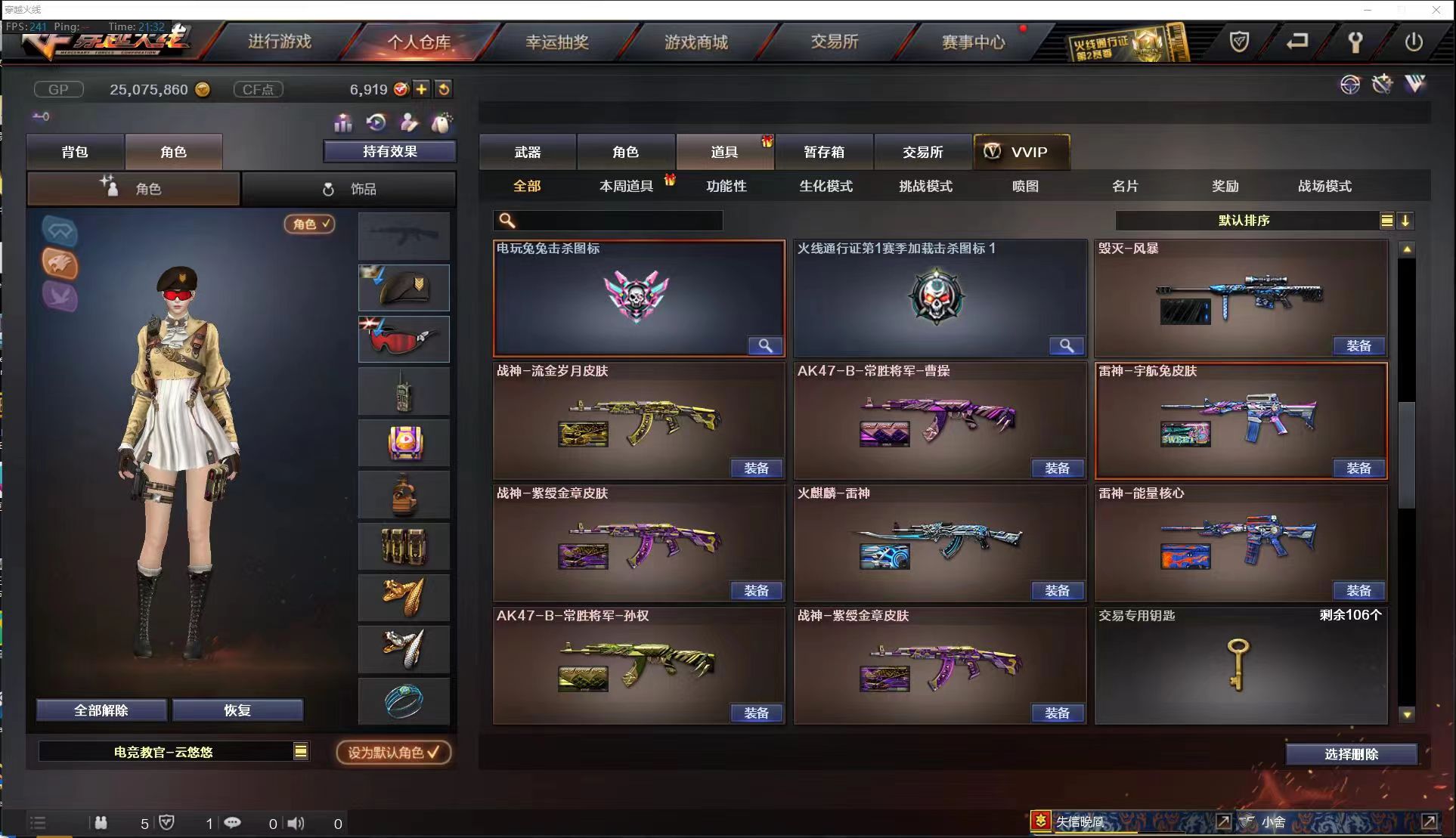
Task: Click the plus button to add CF点
Action: pyautogui.click(x=421, y=89)
